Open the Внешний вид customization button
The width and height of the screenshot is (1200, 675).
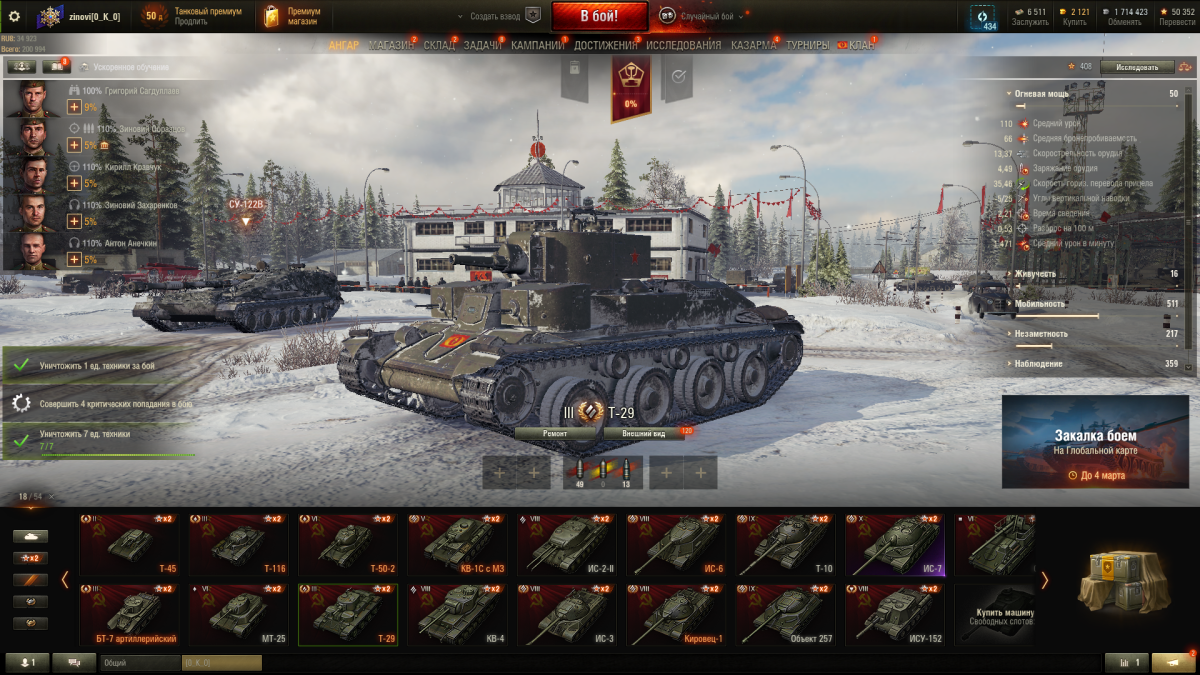tap(644, 434)
